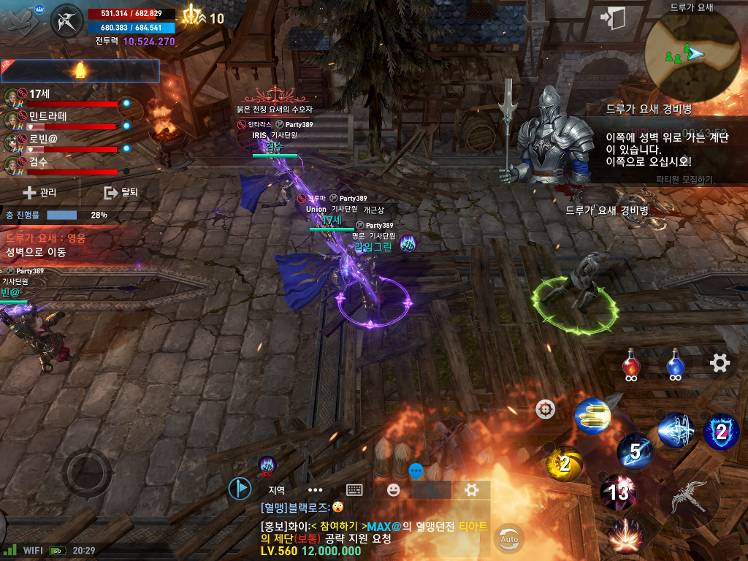Open the chat emoji picker

393,490
